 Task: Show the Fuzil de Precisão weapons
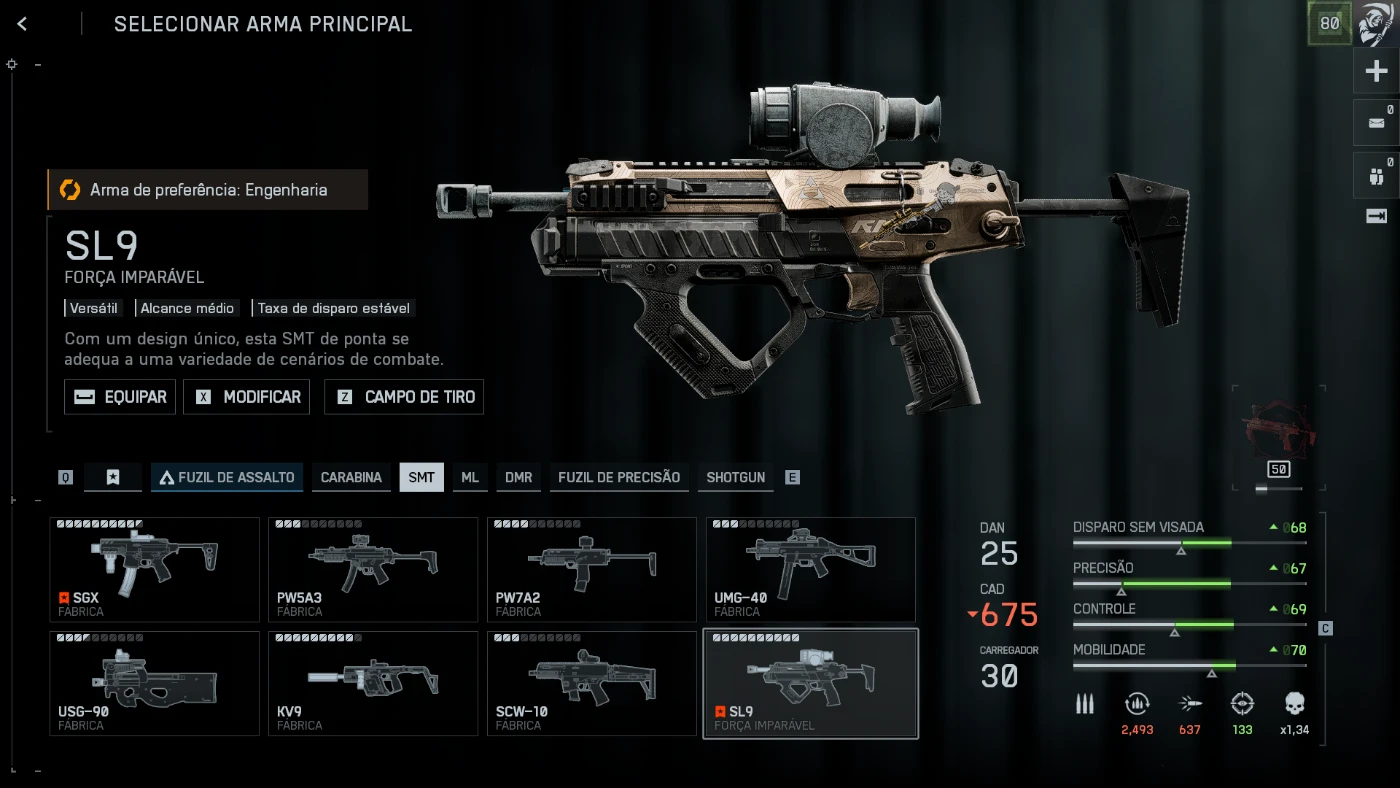click(619, 477)
